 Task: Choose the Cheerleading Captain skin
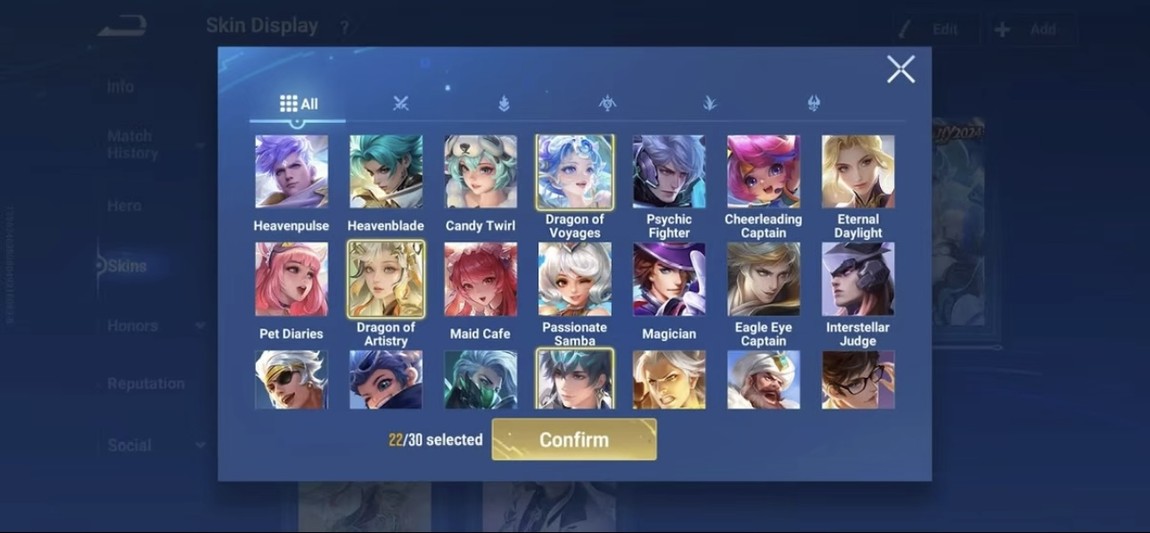click(x=763, y=172)
